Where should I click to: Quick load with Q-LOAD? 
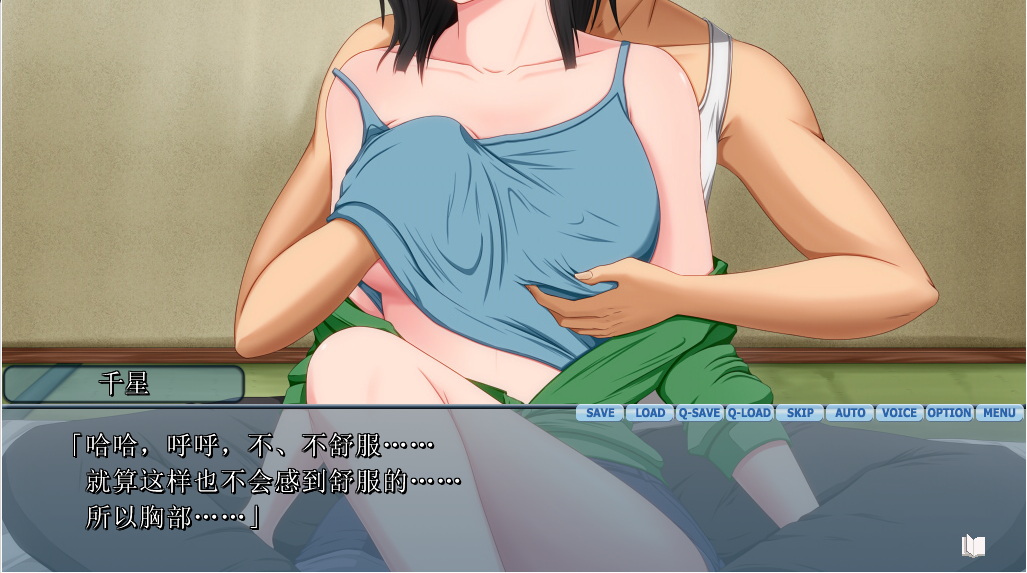pyautogui.click(x=749, y=413)
